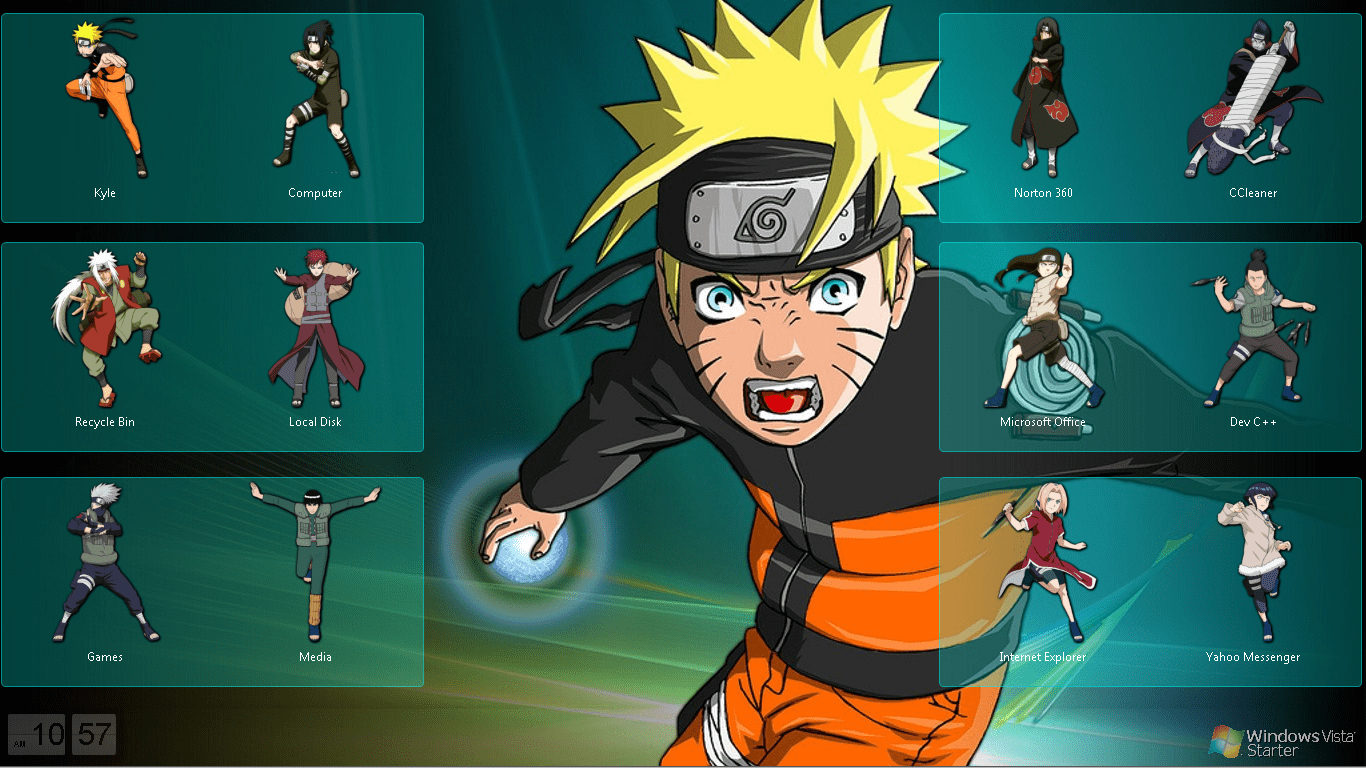Click the Norton 360 text label

1043,193
